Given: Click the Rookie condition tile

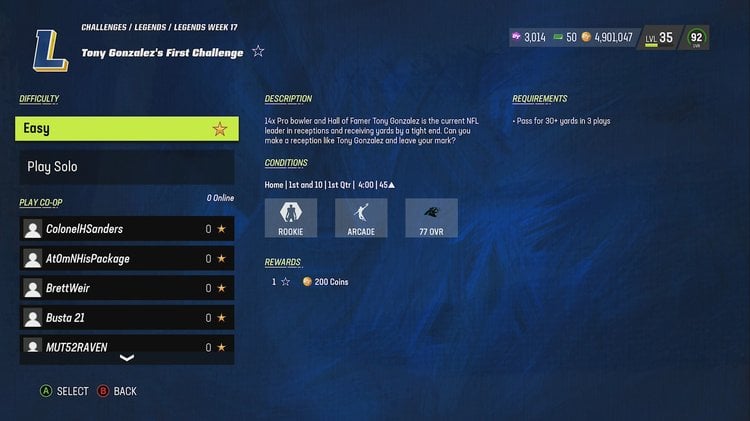Looking at the screenshot, I should tap(291, 218).
